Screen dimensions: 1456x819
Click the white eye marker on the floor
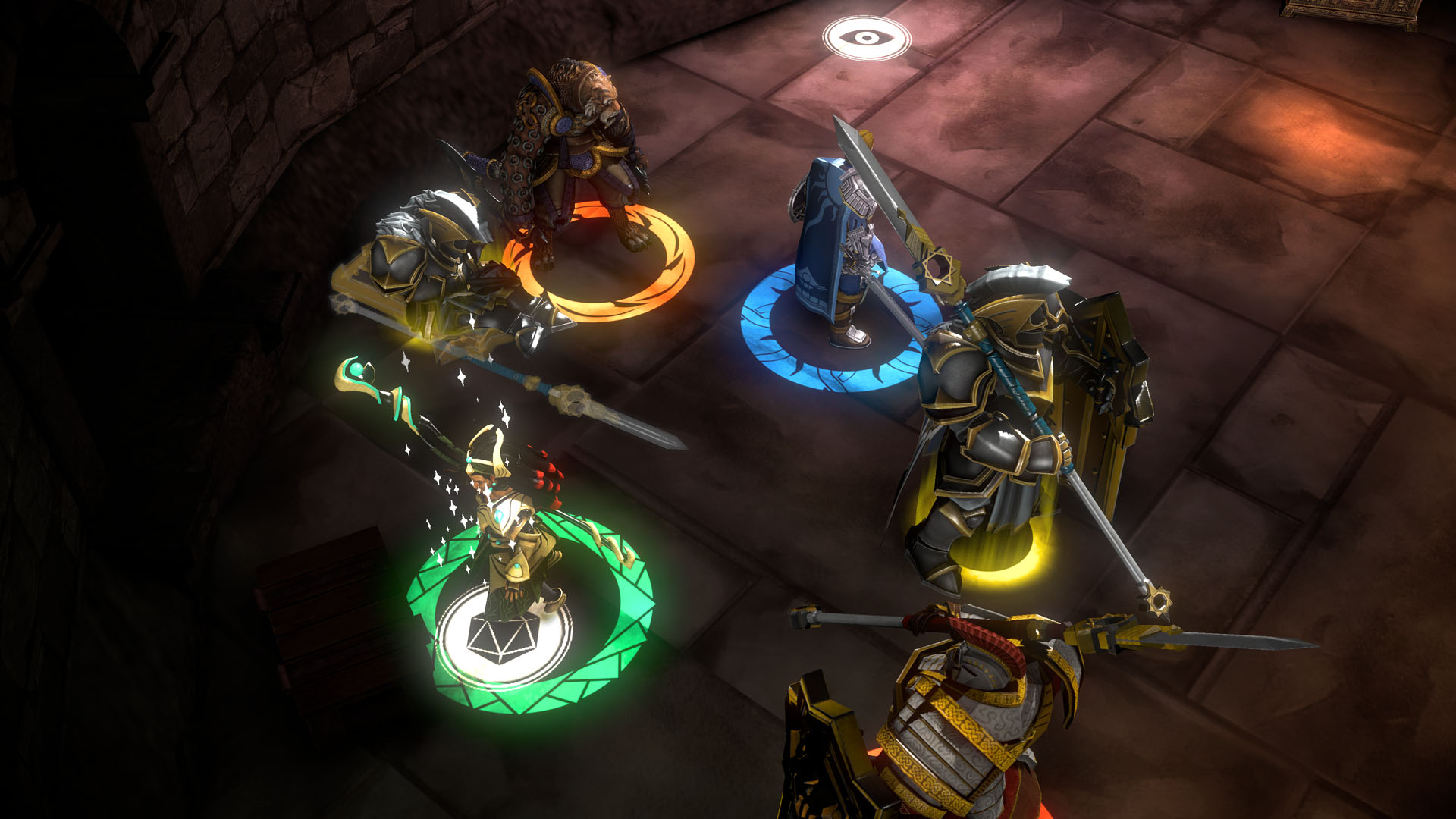click(866, 38)
